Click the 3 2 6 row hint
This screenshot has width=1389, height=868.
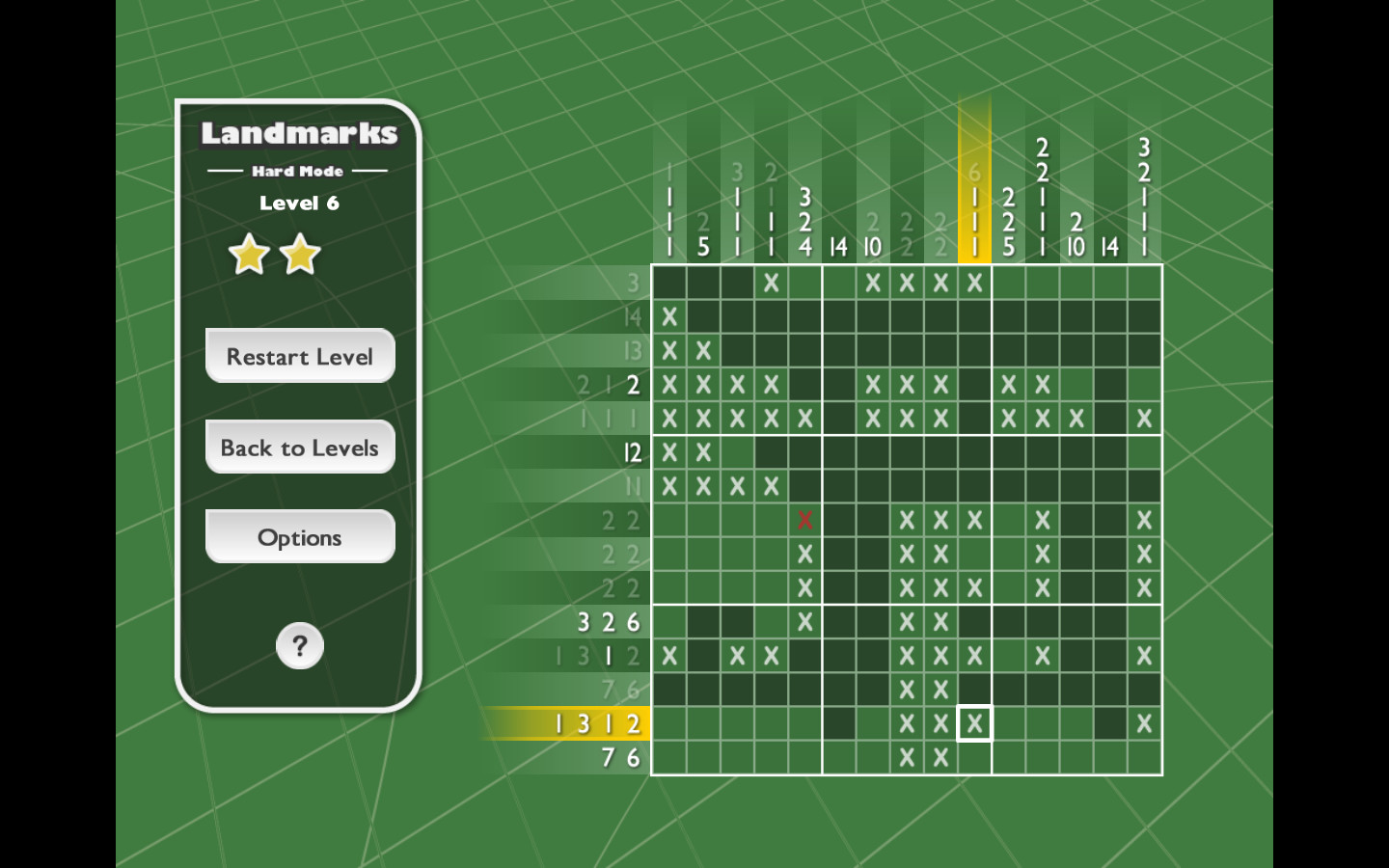pos(608,622)
